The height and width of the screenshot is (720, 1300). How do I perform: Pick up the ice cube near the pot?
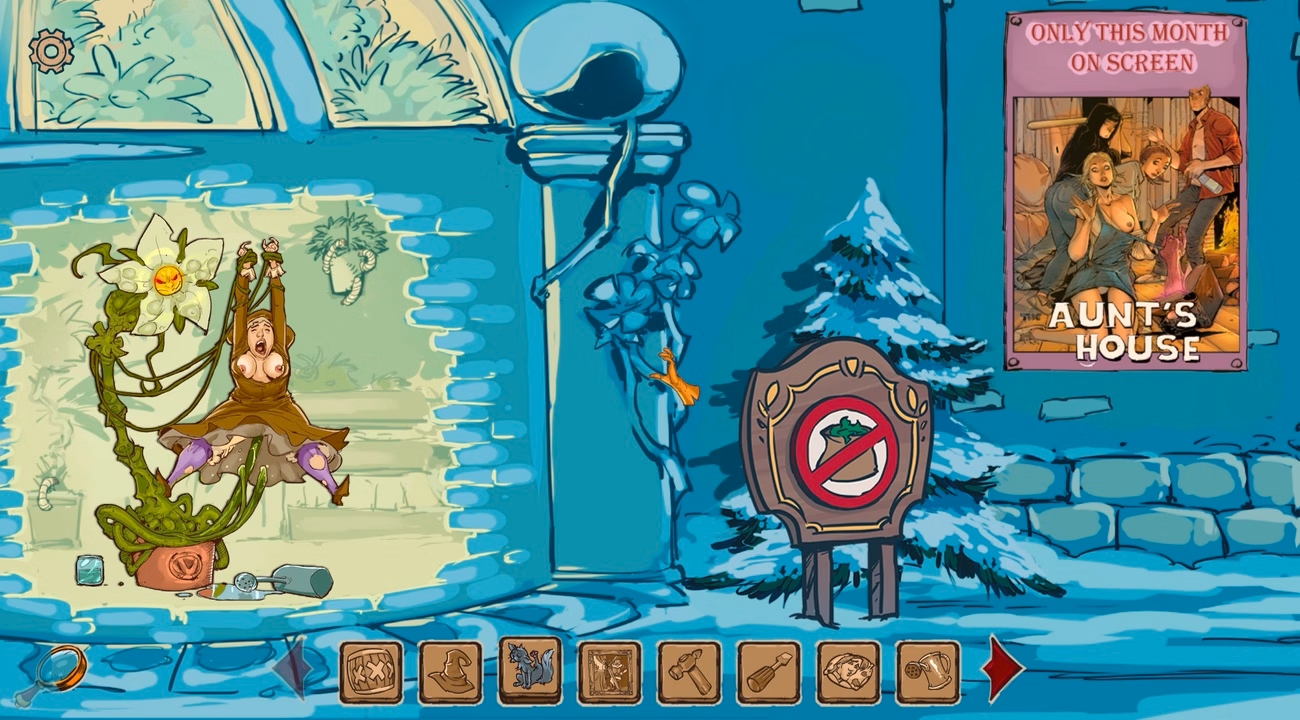pos(88,568)
